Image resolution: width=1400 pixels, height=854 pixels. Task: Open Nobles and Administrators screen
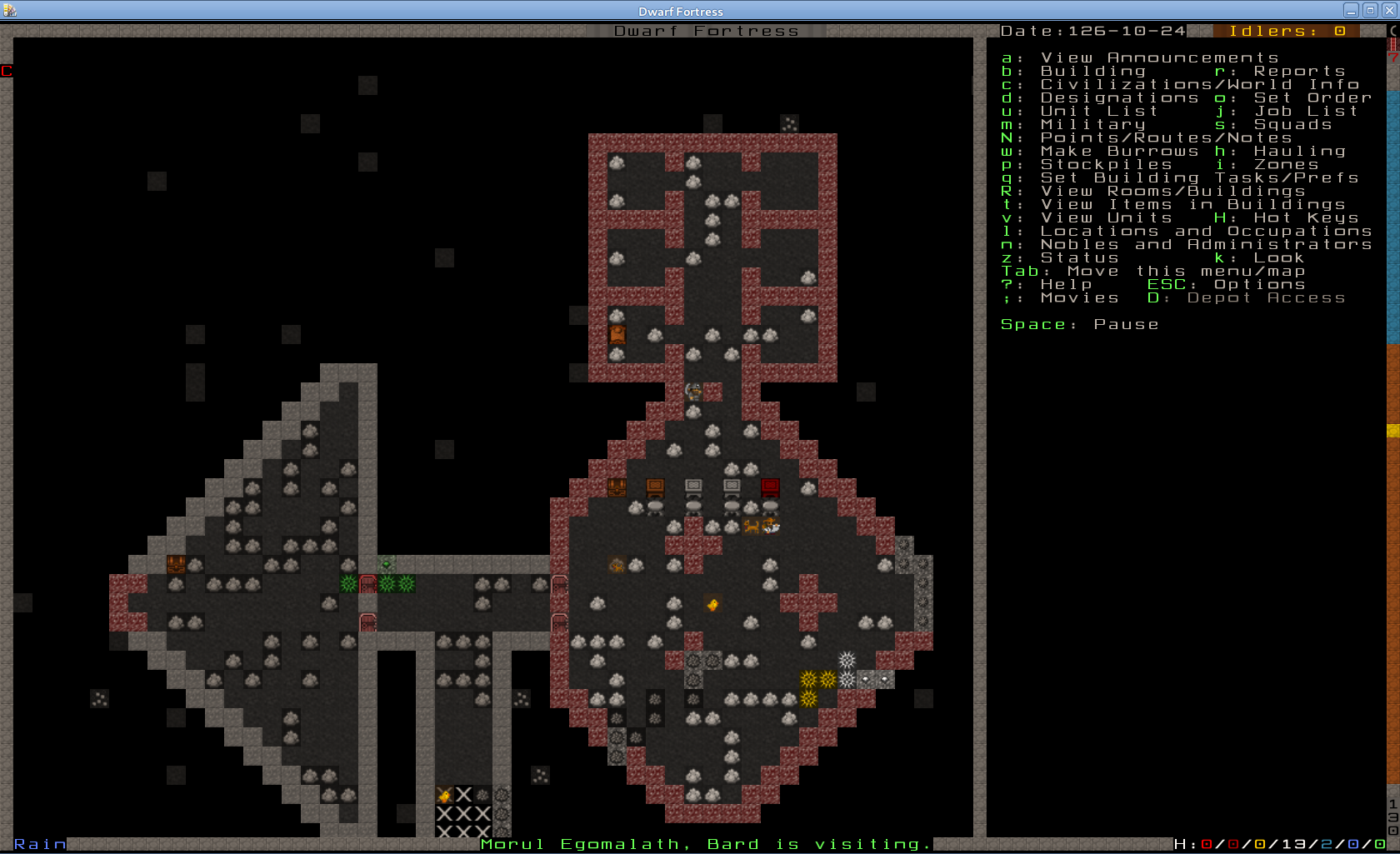click(x=1205, y=244)
